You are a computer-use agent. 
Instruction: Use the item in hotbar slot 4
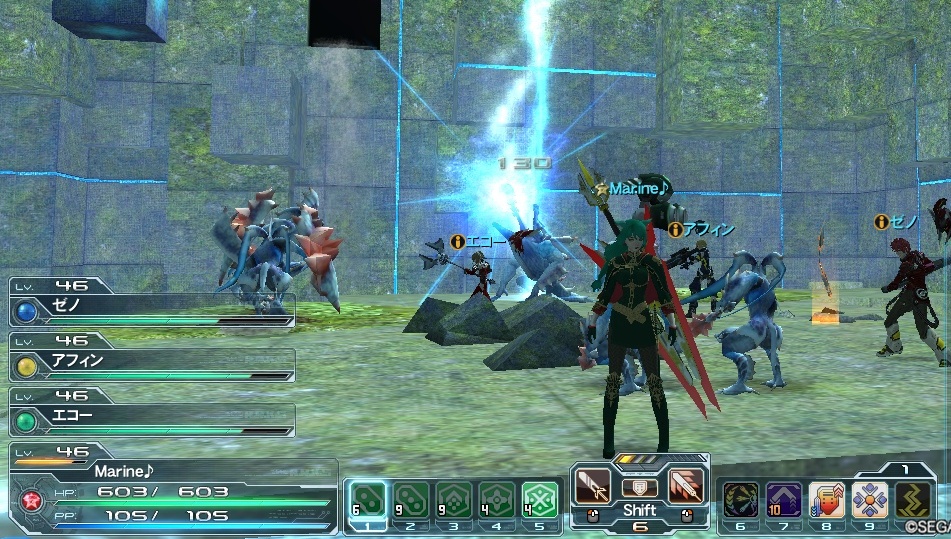tap(497, 498)
